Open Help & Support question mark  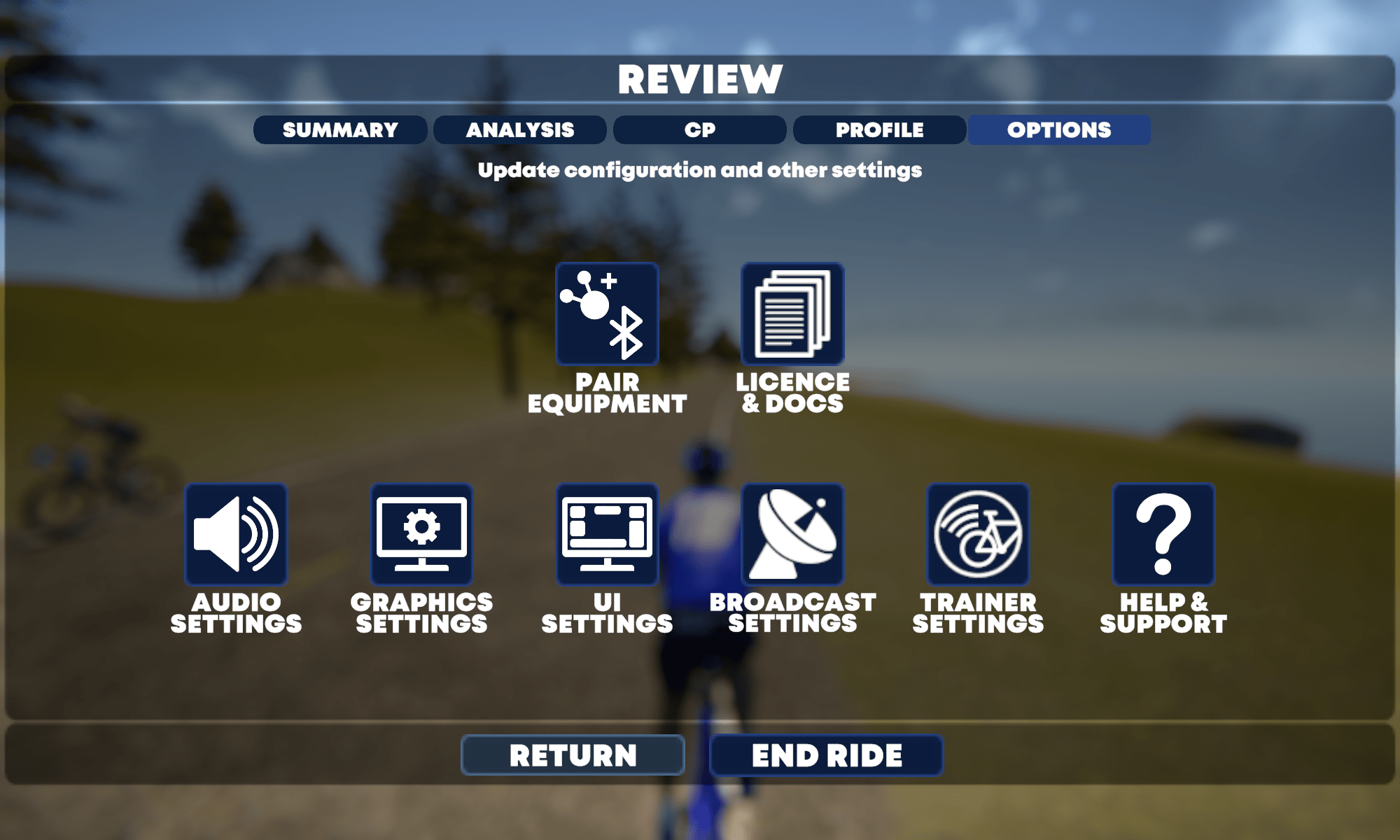click(x=1163, y=535)
